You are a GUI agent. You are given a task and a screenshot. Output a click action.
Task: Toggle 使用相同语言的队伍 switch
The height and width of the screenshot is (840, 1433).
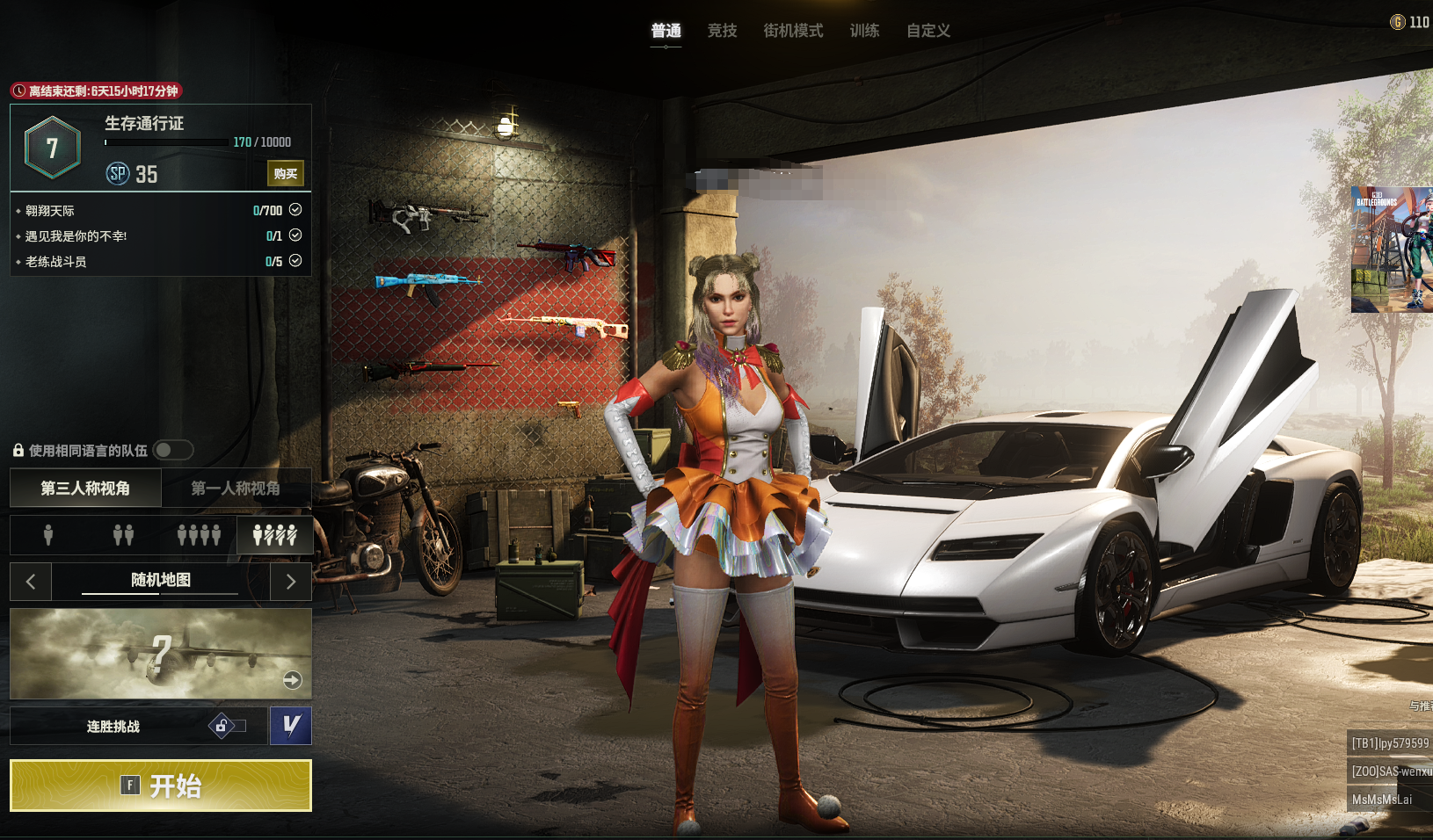[173, 450]
